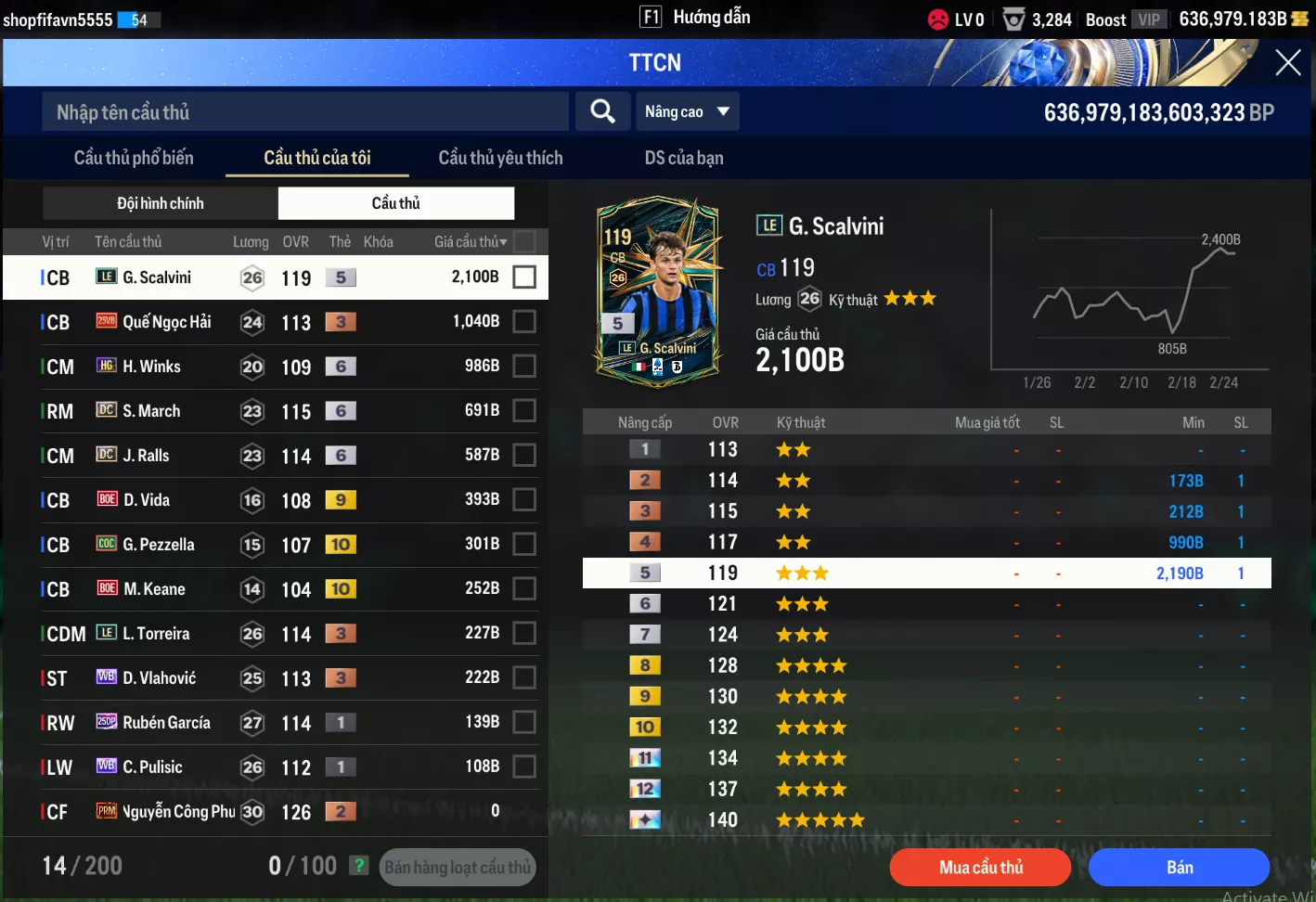This screenshot has height=902, width=1316.
Task: Click Mua cầu thủ to buy
Action: [x=980, y=867]
